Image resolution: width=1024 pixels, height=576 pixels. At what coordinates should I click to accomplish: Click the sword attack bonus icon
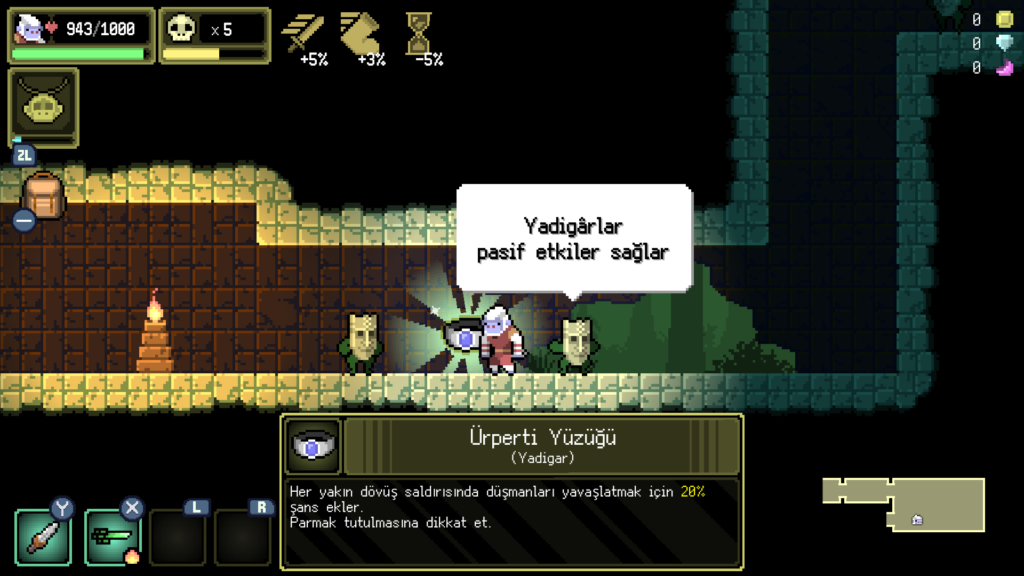(303, 33)
